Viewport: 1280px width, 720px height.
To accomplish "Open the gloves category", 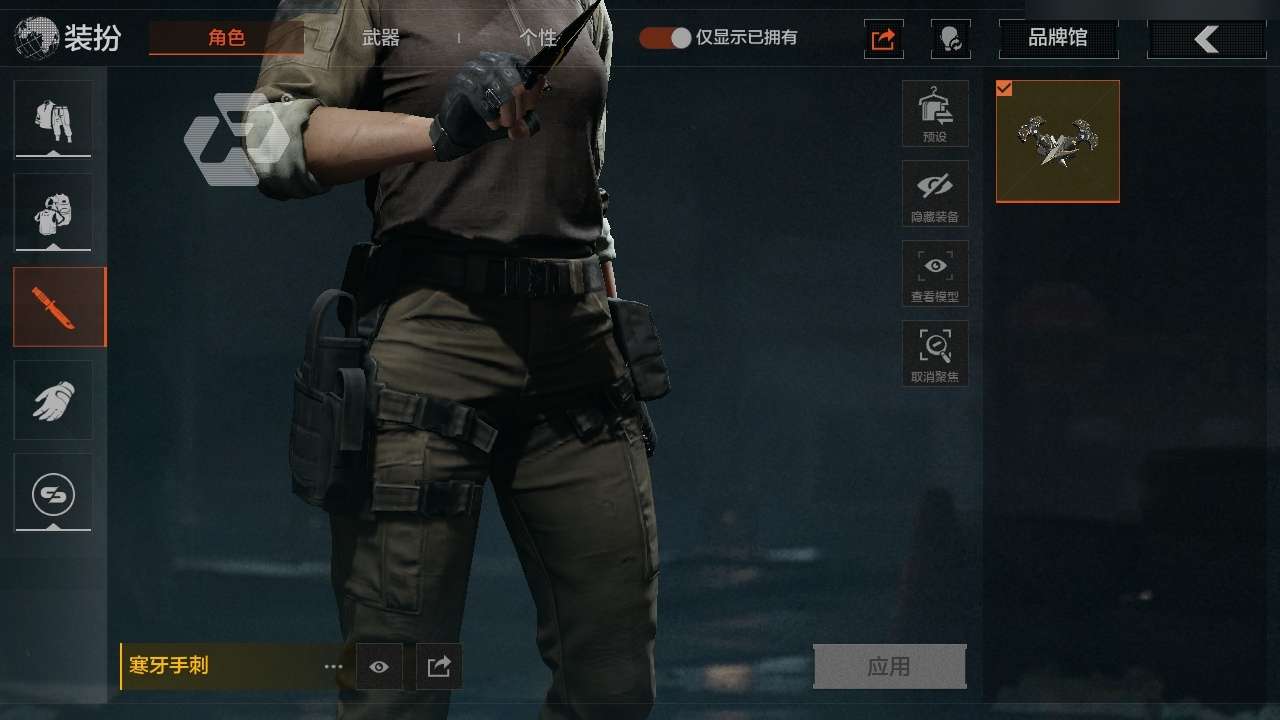I will pyautogui.click(x=53, y=400).
